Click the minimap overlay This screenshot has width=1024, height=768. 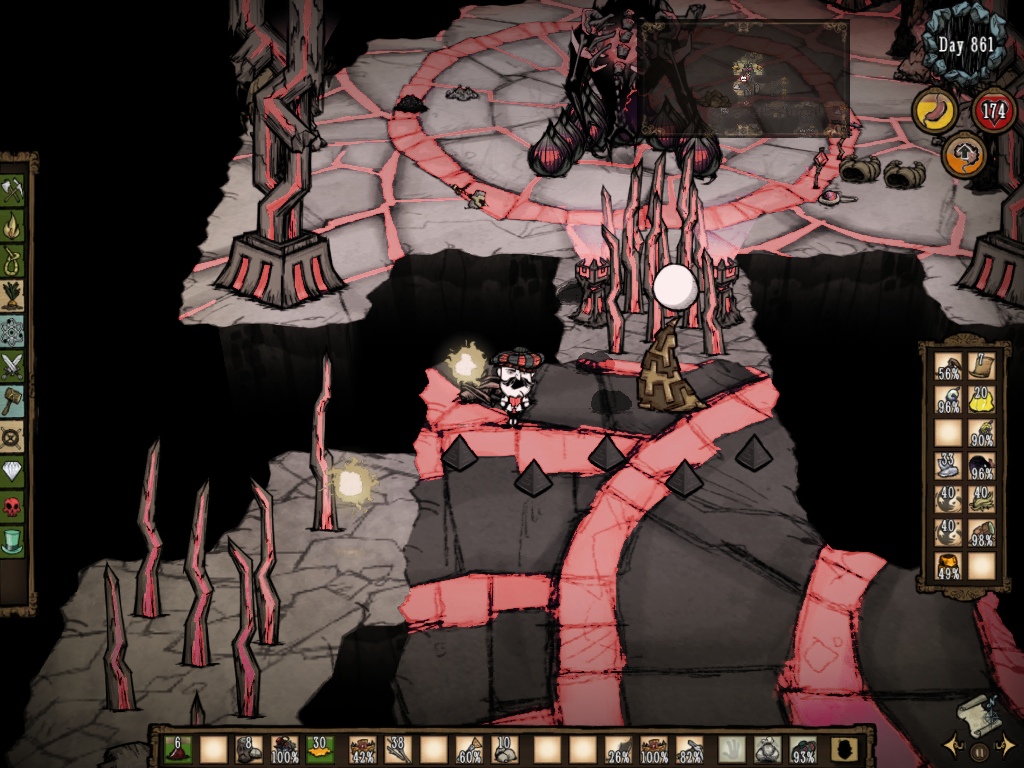(x=744, y=78)
